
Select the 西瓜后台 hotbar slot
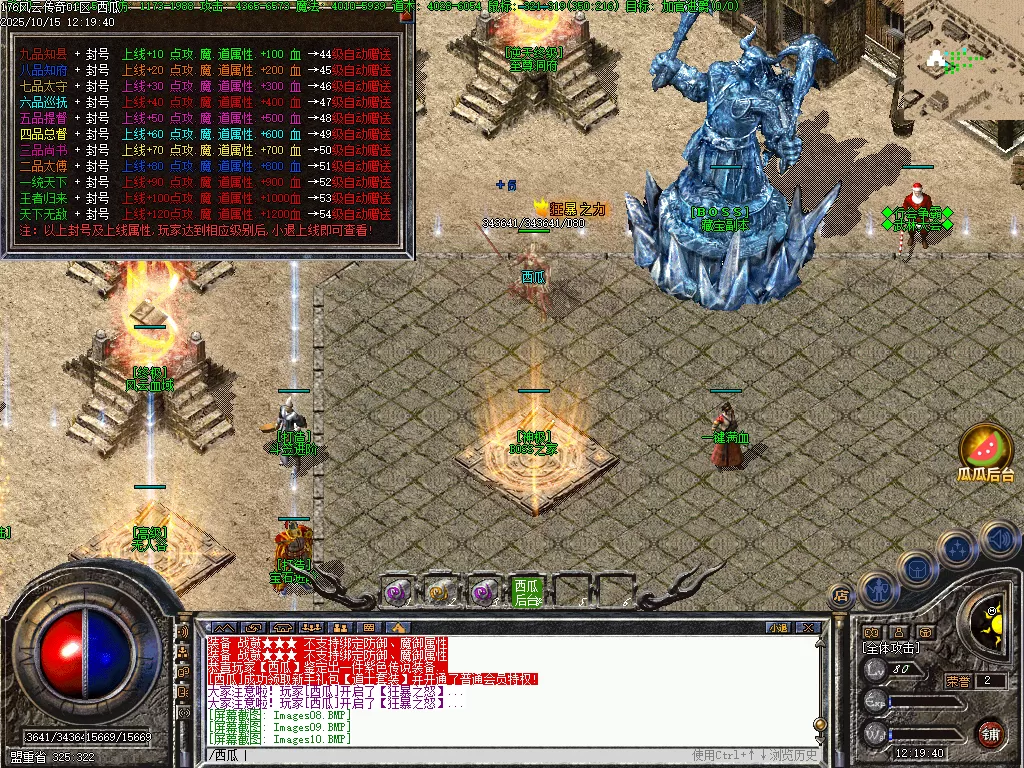(526, 591)
